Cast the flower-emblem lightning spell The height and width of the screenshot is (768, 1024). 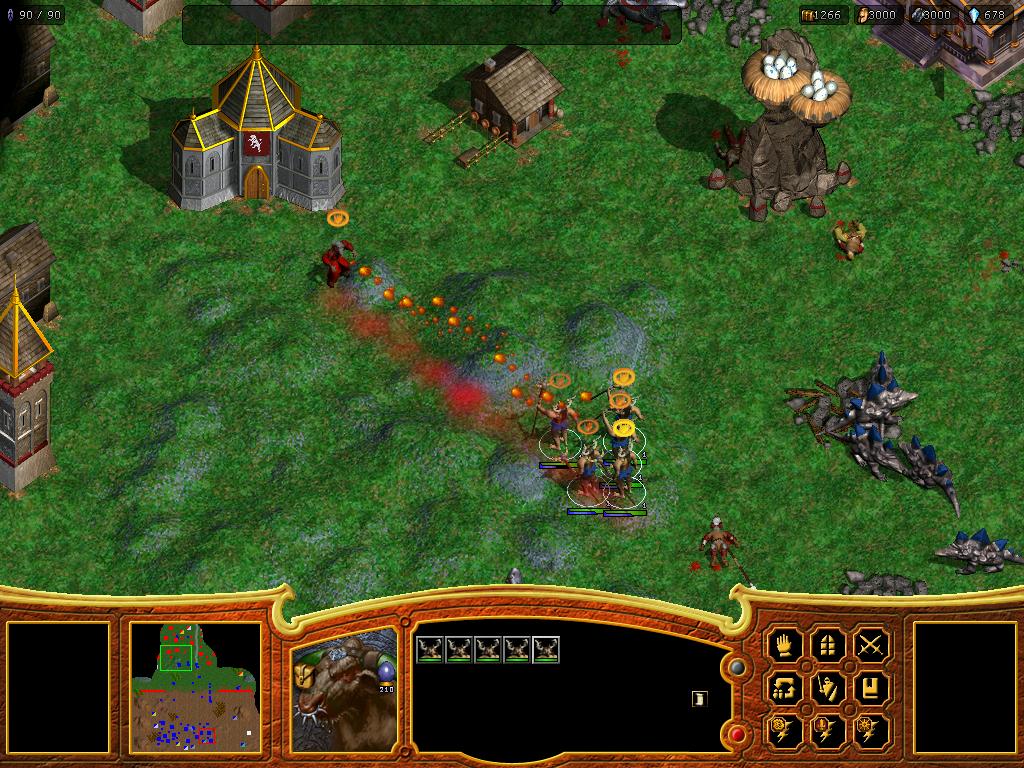pos(786,730)
